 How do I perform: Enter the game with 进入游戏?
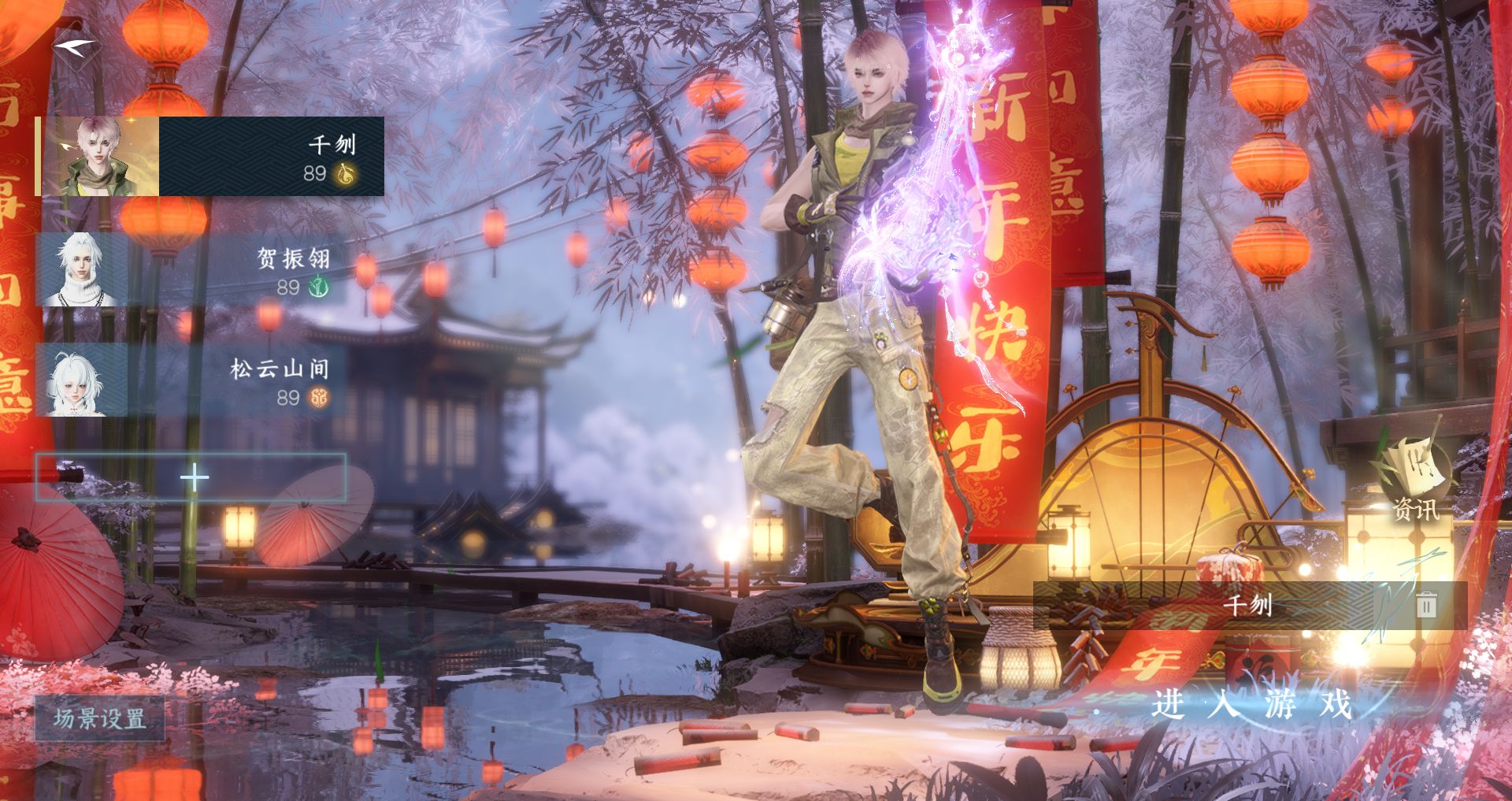[1251, 703]
